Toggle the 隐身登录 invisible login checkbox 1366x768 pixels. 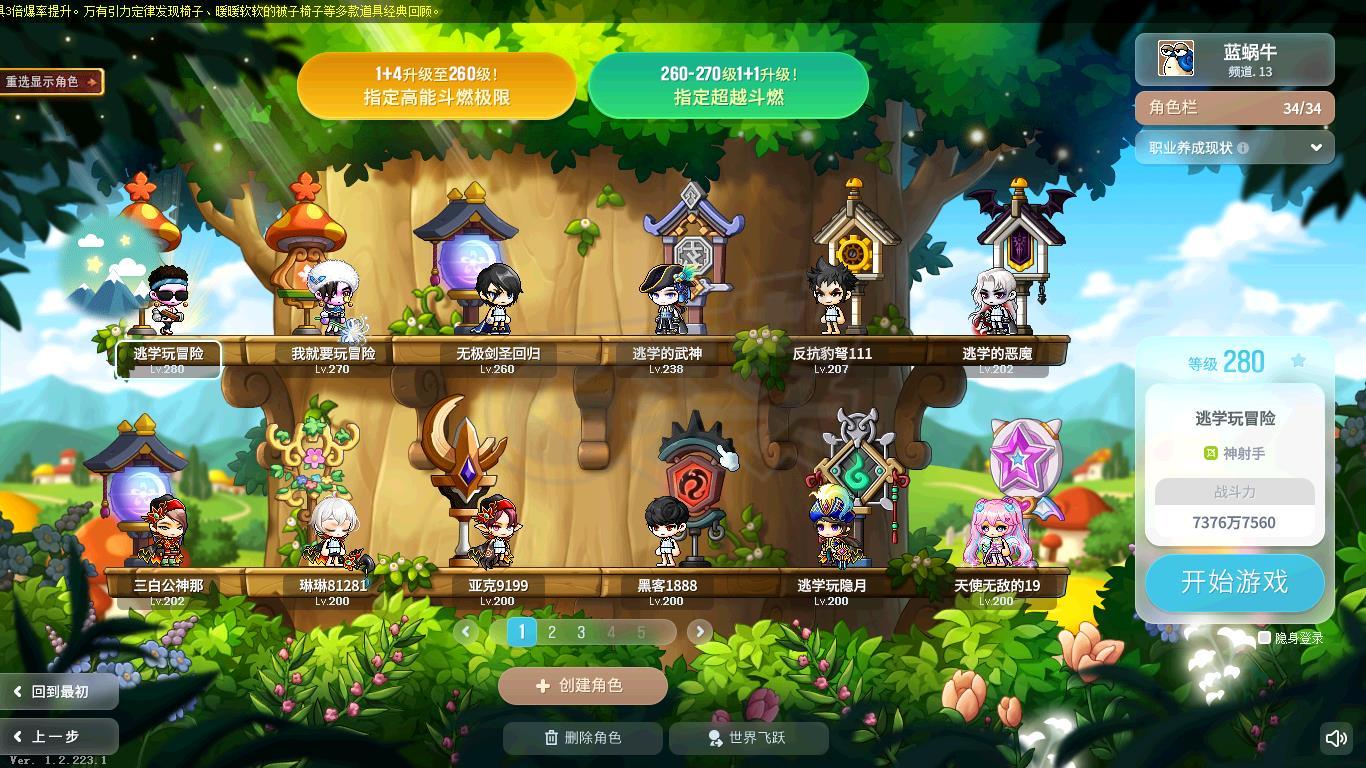(x=1265, y=637)
